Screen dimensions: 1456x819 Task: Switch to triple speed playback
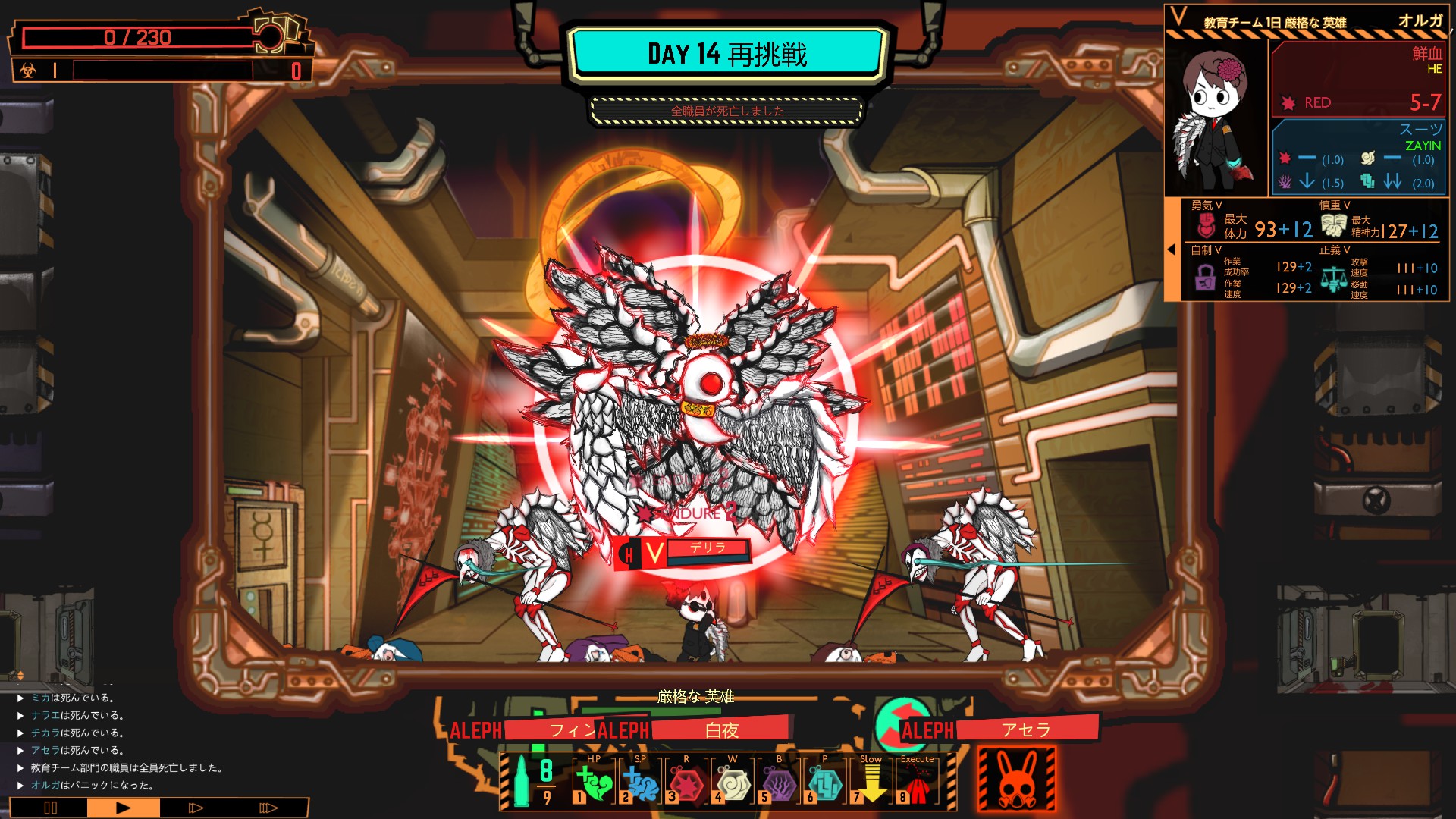coord(268,808)
